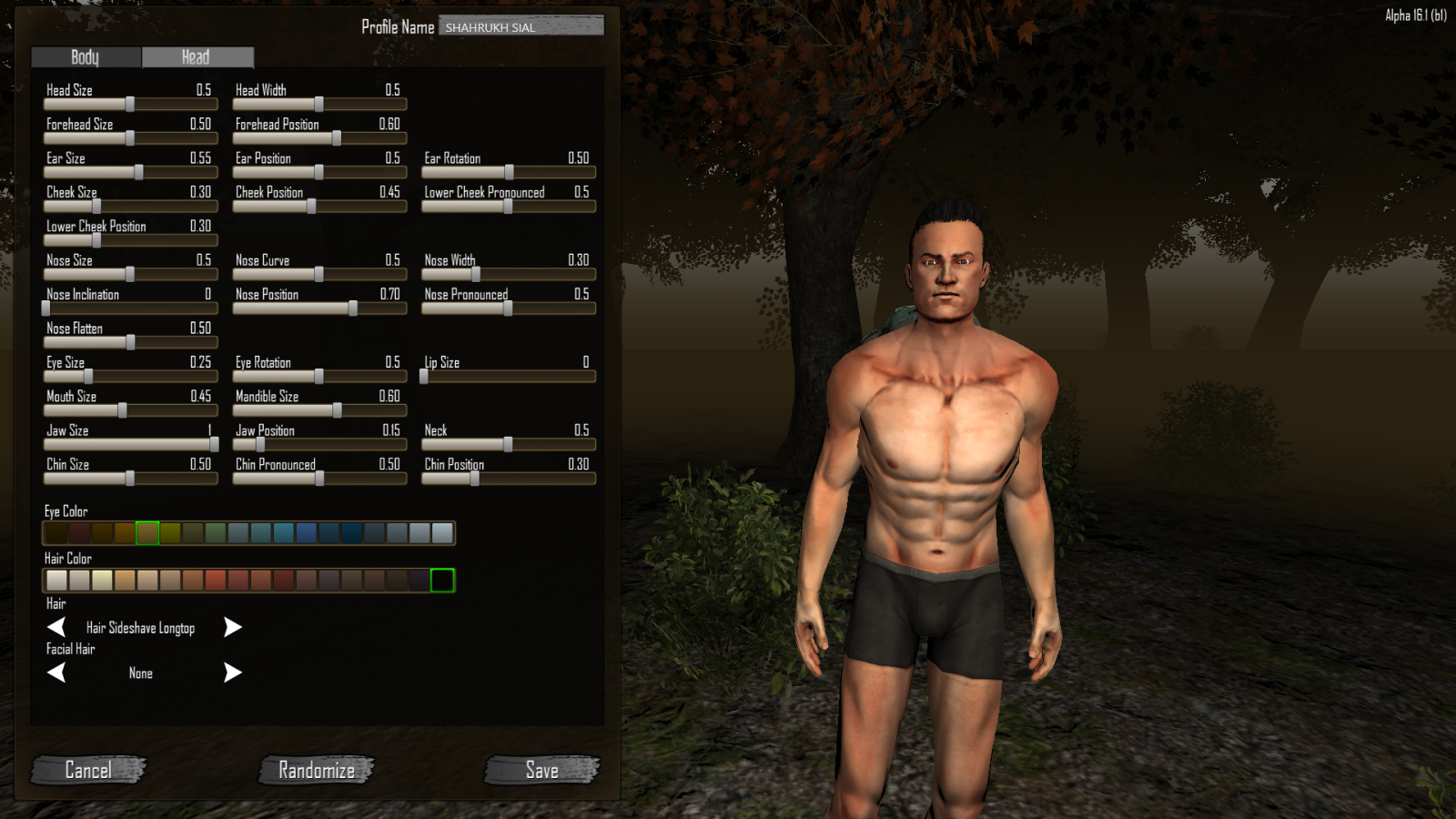Click the Profile Name text field

[521, 25]
